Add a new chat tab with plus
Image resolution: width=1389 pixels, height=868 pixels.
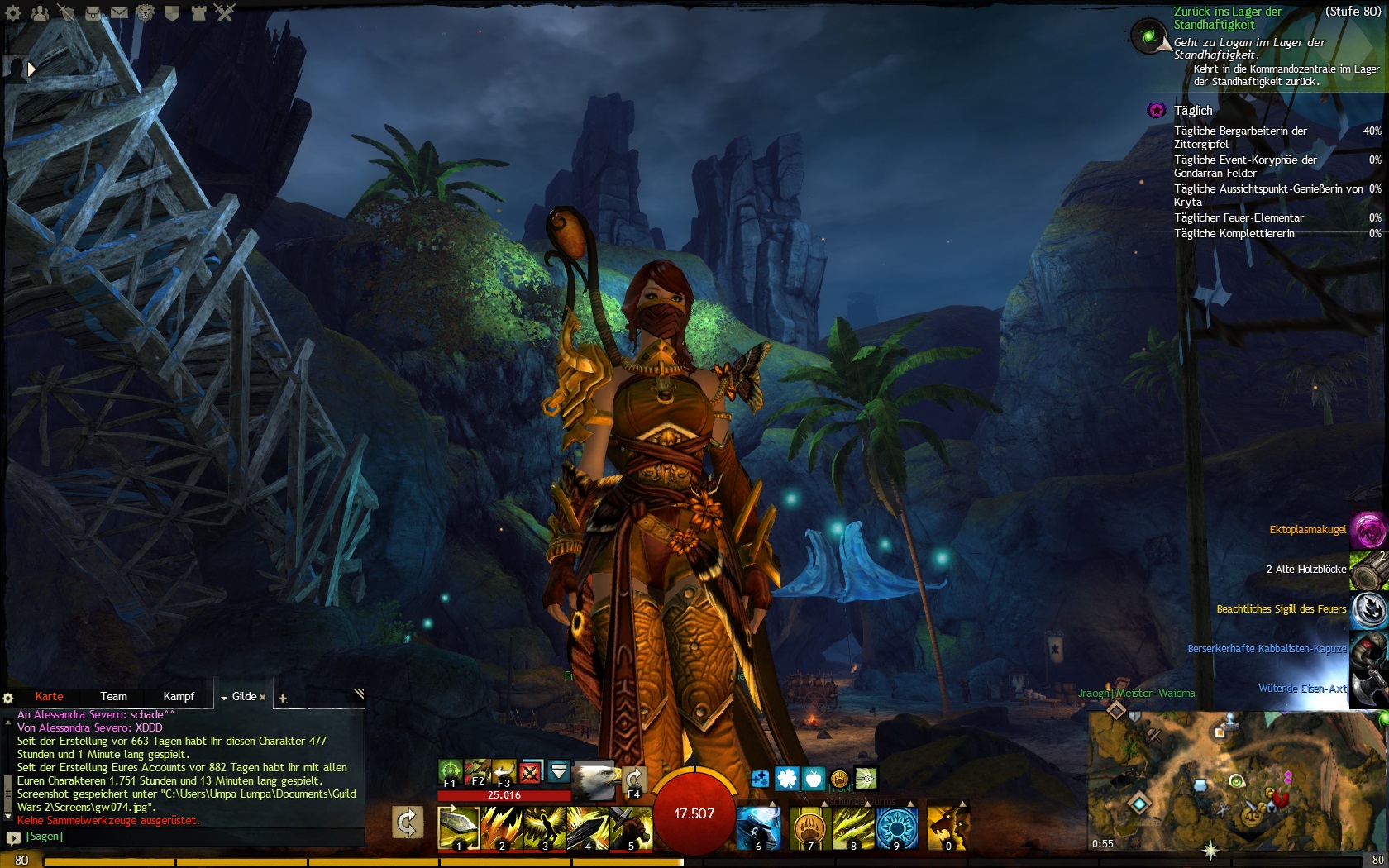283,699
